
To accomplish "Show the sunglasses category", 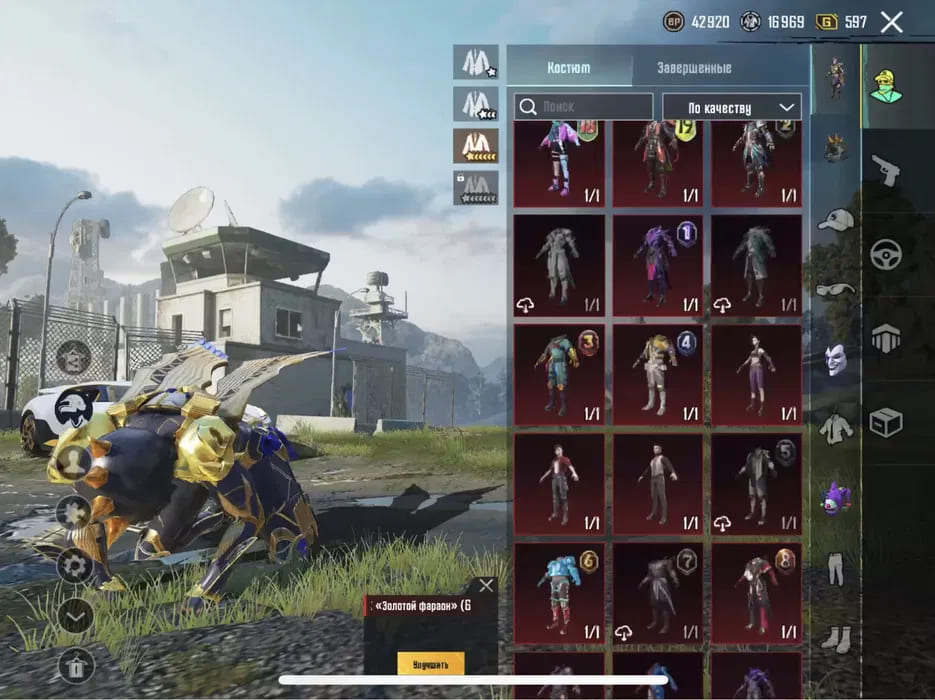I will click(835, 290).
